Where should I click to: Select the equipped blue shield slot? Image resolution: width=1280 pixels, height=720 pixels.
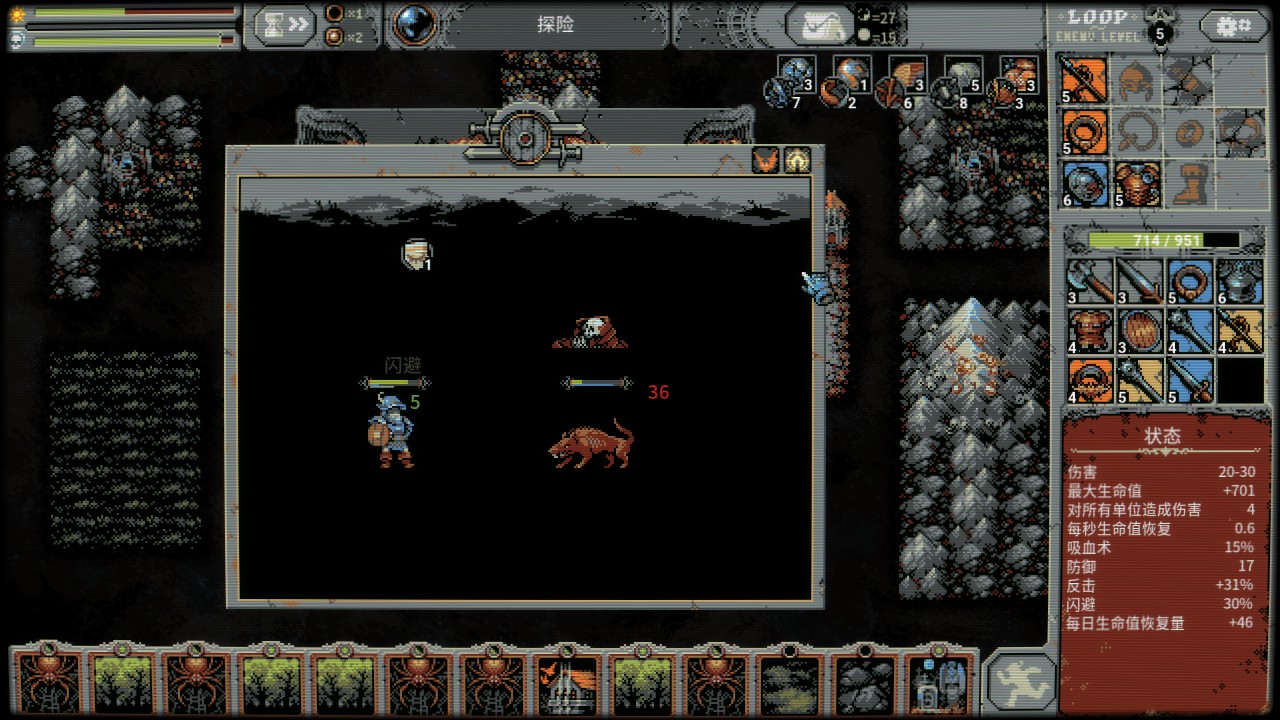[1084, 185]
